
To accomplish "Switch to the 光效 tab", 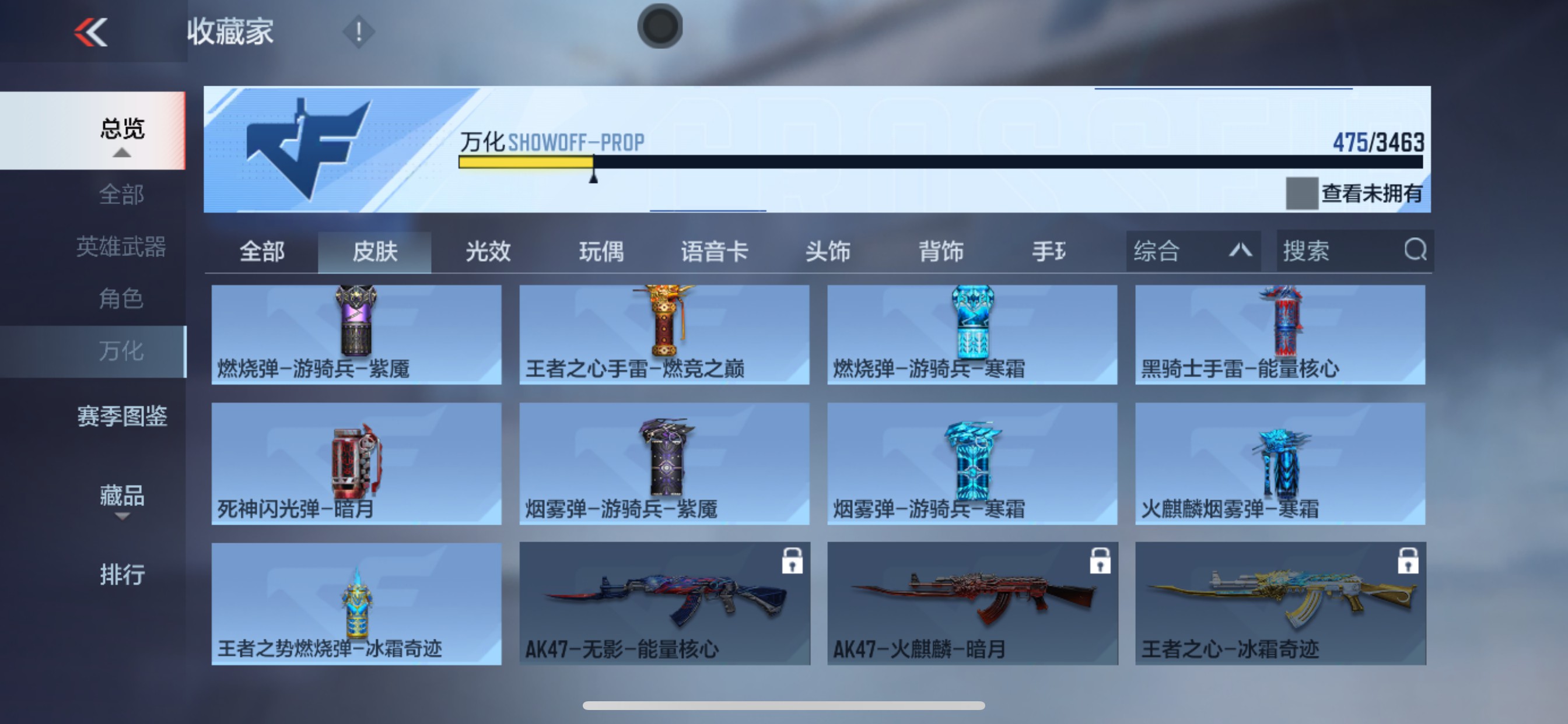I will tap(489, 252).
